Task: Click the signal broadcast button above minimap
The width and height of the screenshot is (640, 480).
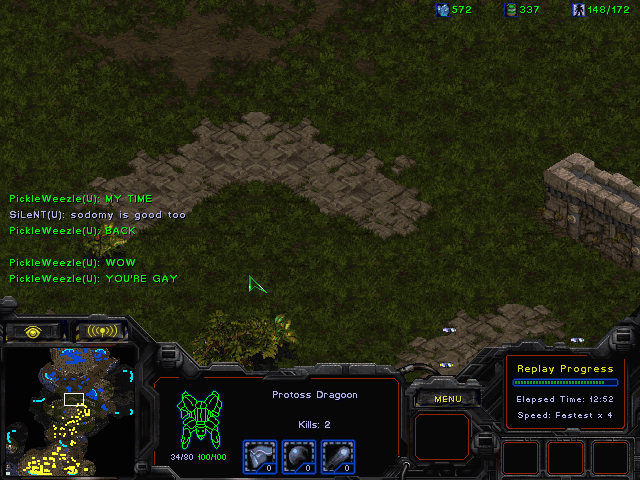Action: (x=102, y=331)
